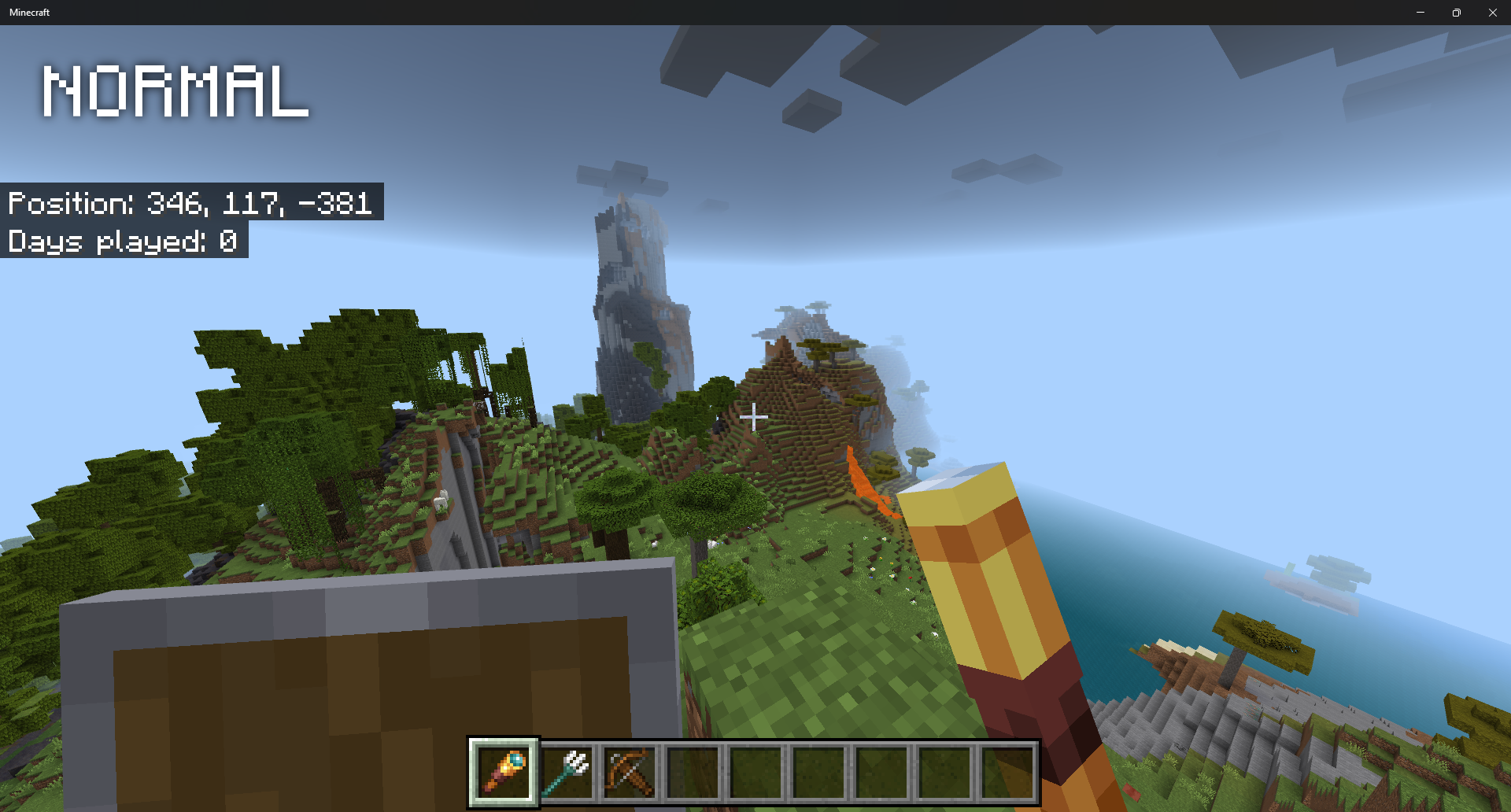The height and width of the screenshot is (812, 1511).
Task: Minimize the Minecraft window
Action: (1420, 13)
